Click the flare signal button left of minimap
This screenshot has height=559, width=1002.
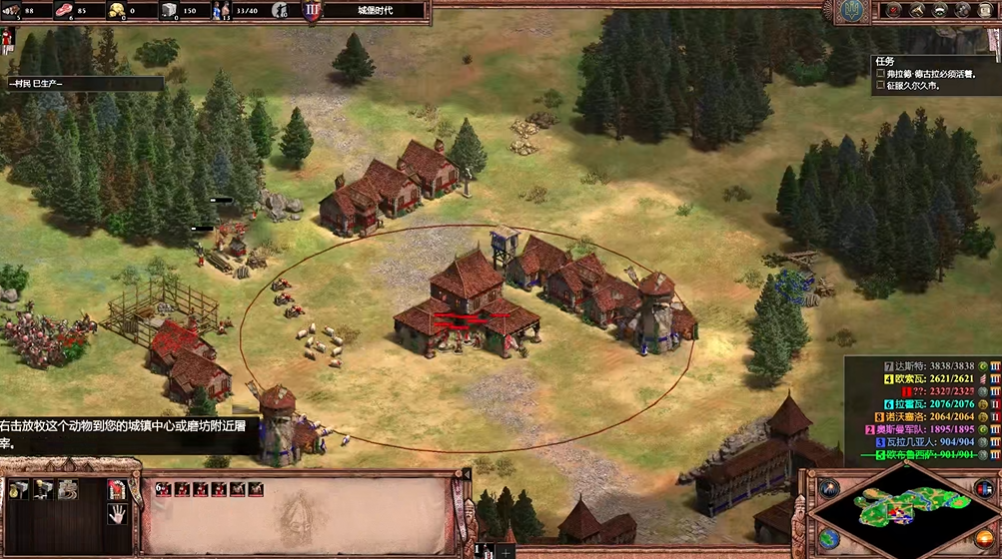click(x=829, y=489)
